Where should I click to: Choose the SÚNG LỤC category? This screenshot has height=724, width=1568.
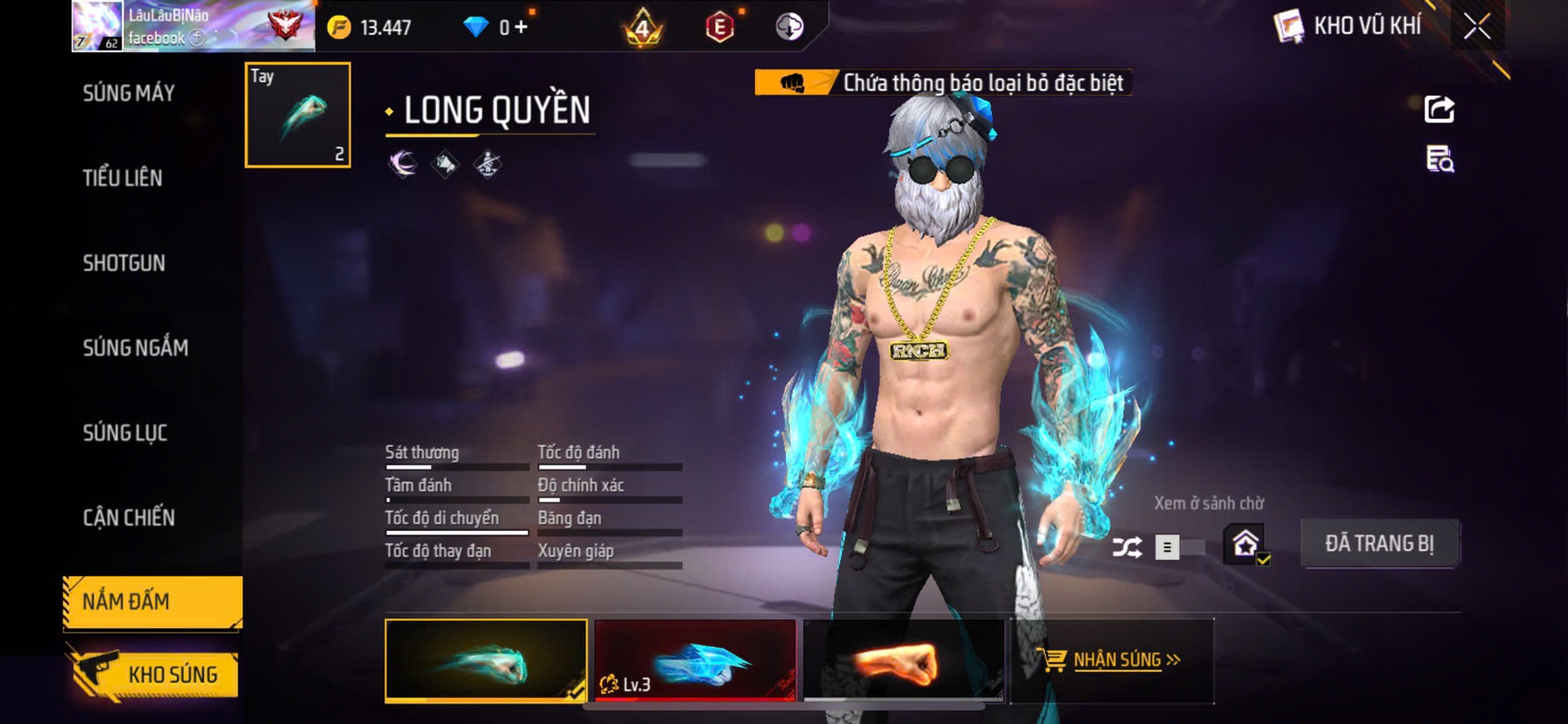(x=125, y=433)
